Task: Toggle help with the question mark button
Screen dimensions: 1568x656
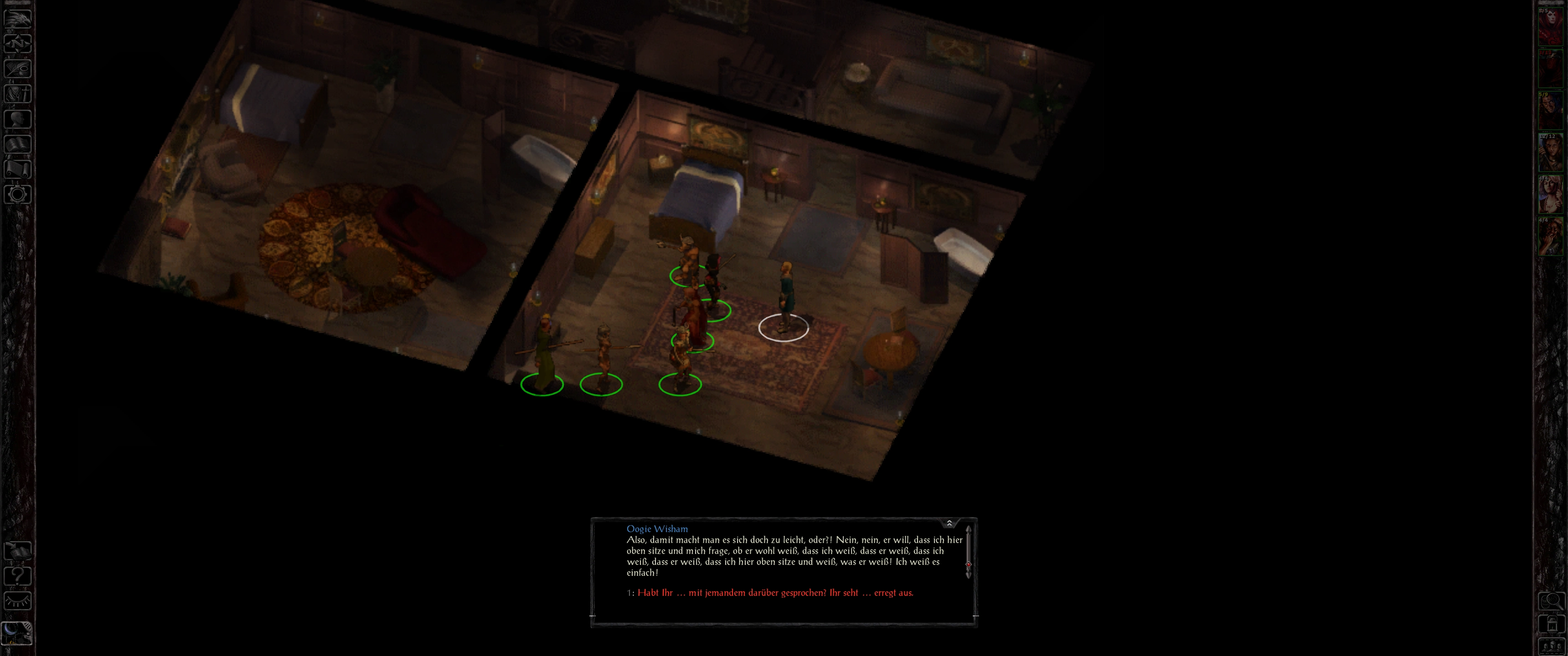Action: click(17, 576)
